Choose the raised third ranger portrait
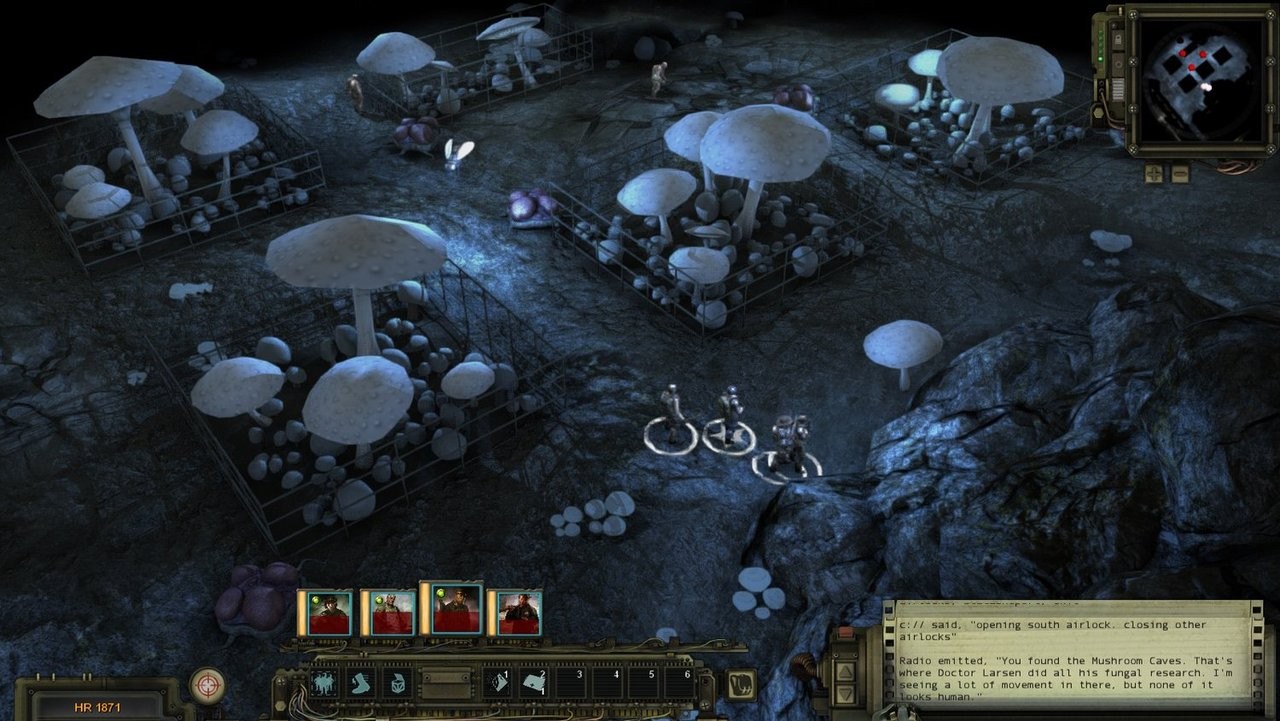This screenshot has height=721, width=1280. 452,608
